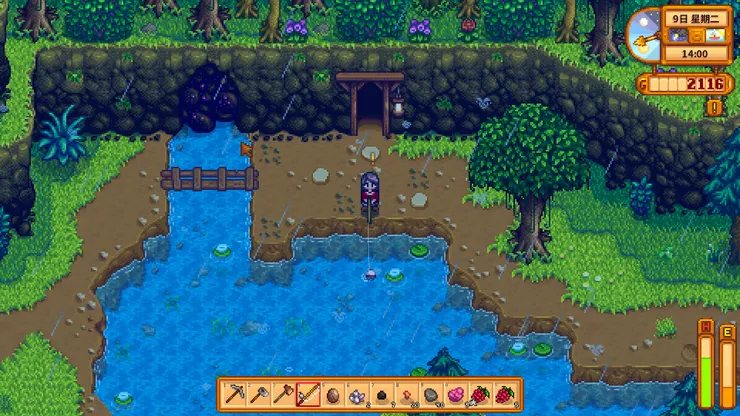Viewport: 740px width, 416px height.
Task: Select the gray stone slot
Action: click(431, 394)
